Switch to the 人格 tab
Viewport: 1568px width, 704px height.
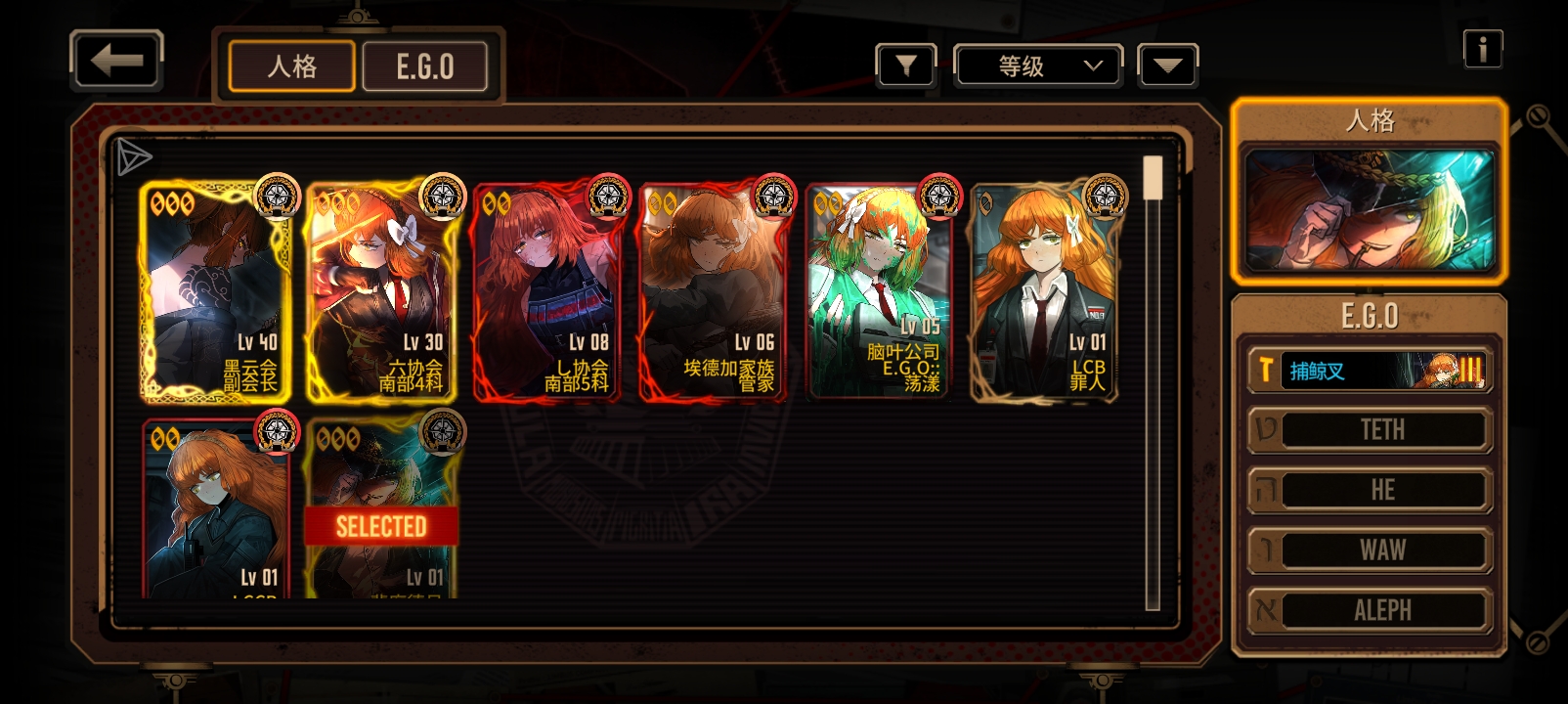coord(291,66)
